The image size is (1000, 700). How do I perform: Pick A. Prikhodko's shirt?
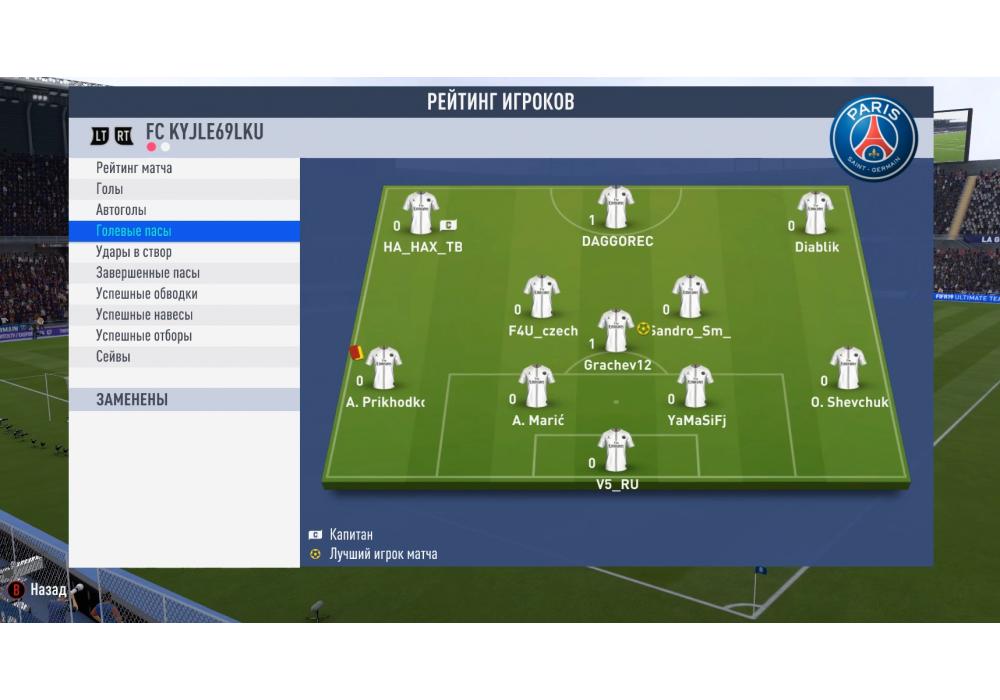[x=383, y=368]
